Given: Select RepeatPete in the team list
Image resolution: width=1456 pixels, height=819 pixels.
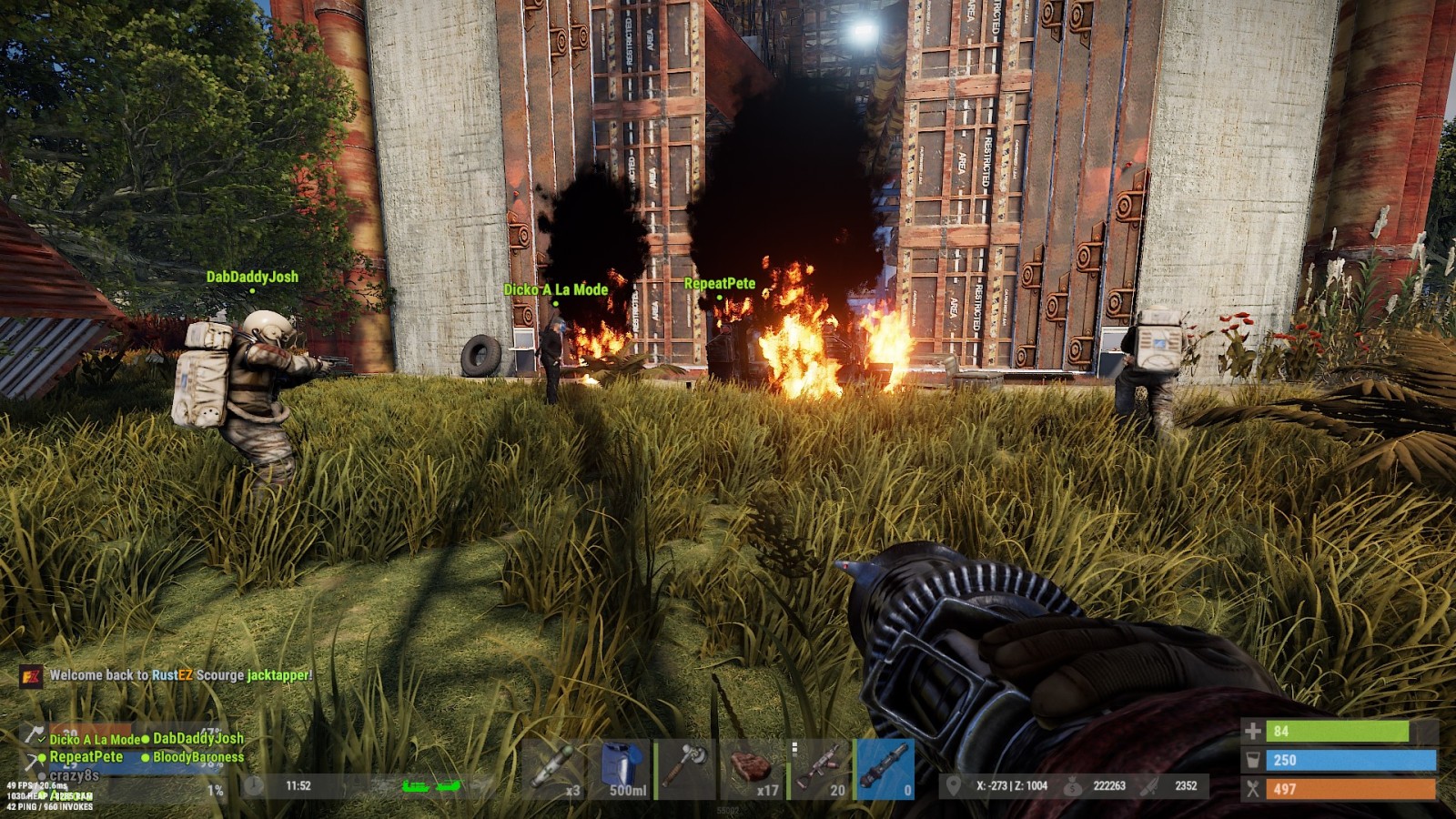Looking at the screenshot, I should 86,757.
